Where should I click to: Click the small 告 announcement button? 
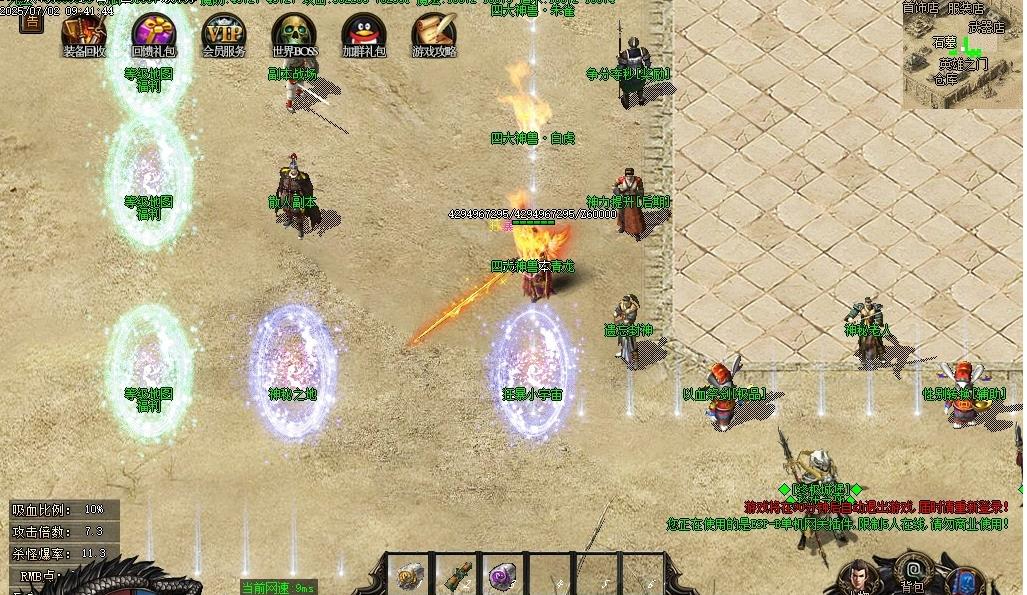31,20
